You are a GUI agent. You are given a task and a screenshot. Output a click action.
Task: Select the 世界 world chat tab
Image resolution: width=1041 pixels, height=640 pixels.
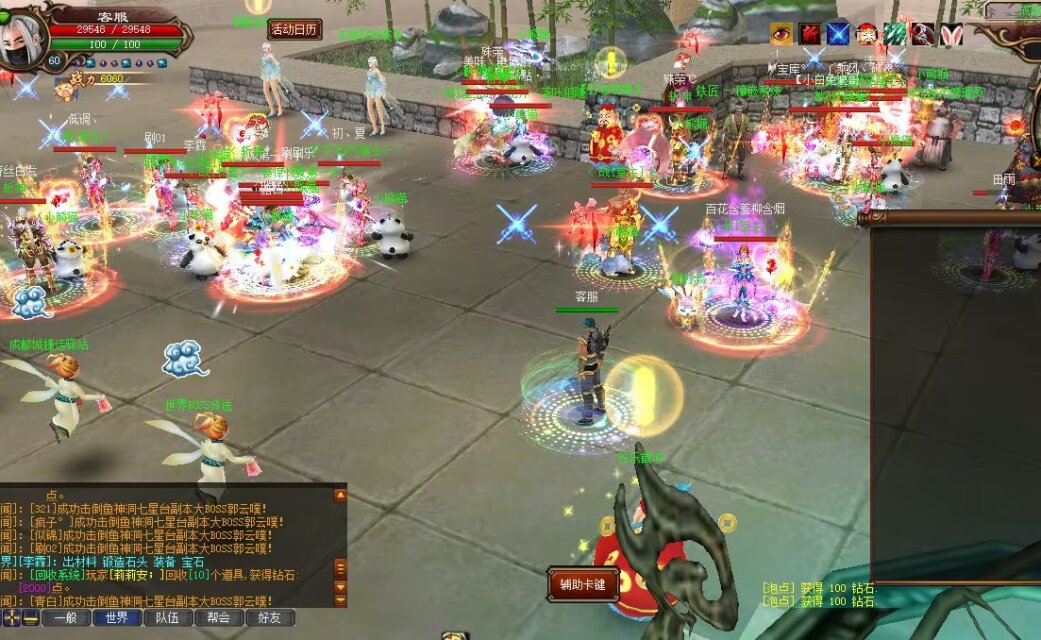tap(117, 618)
